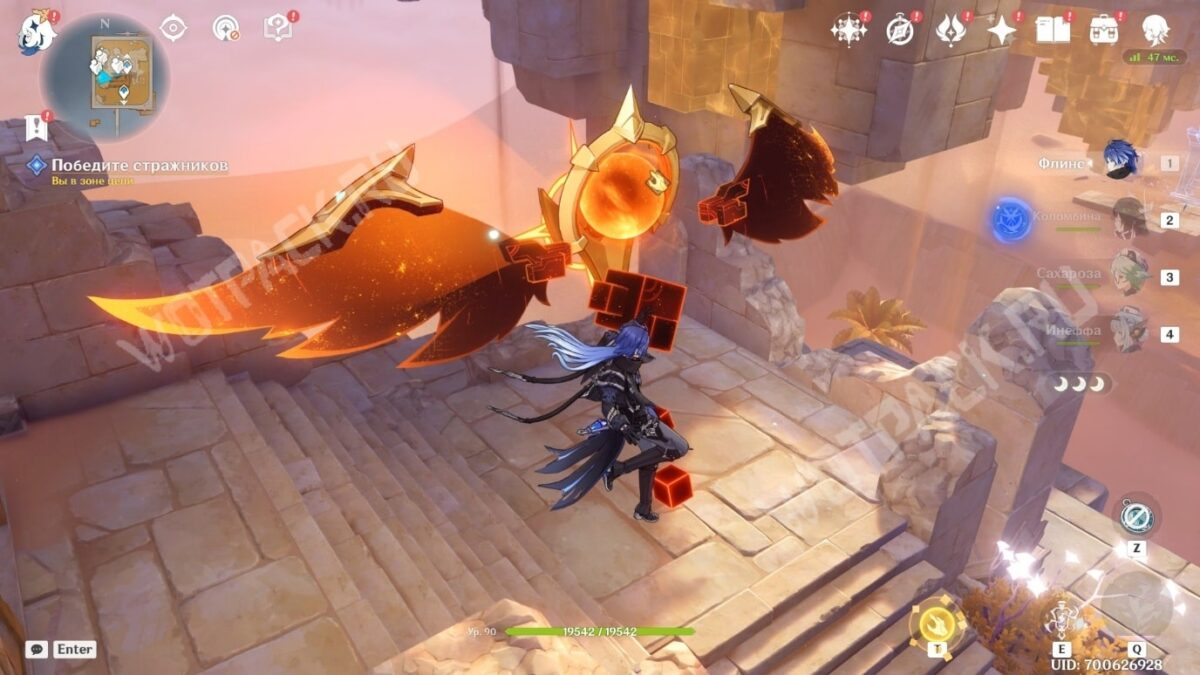Use the round gadget above Z

tap(1137, 517)
